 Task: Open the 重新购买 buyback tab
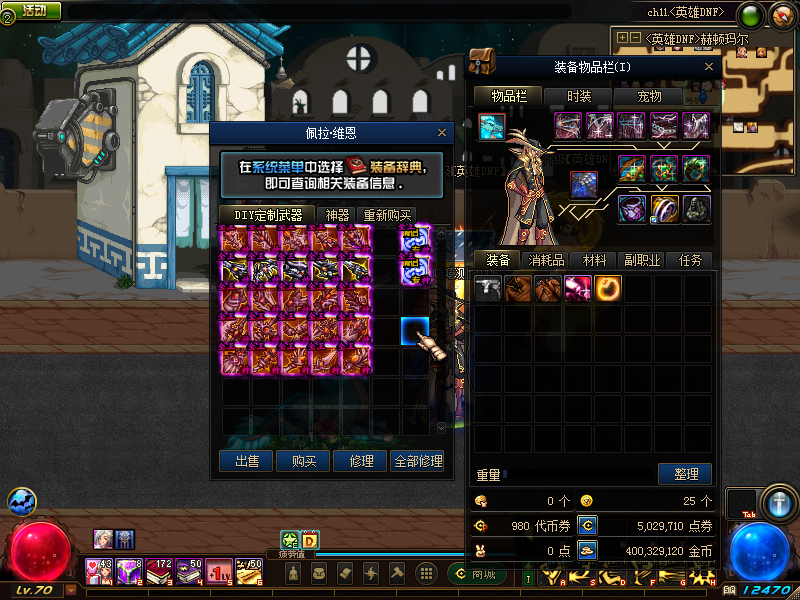click(386, 214)
